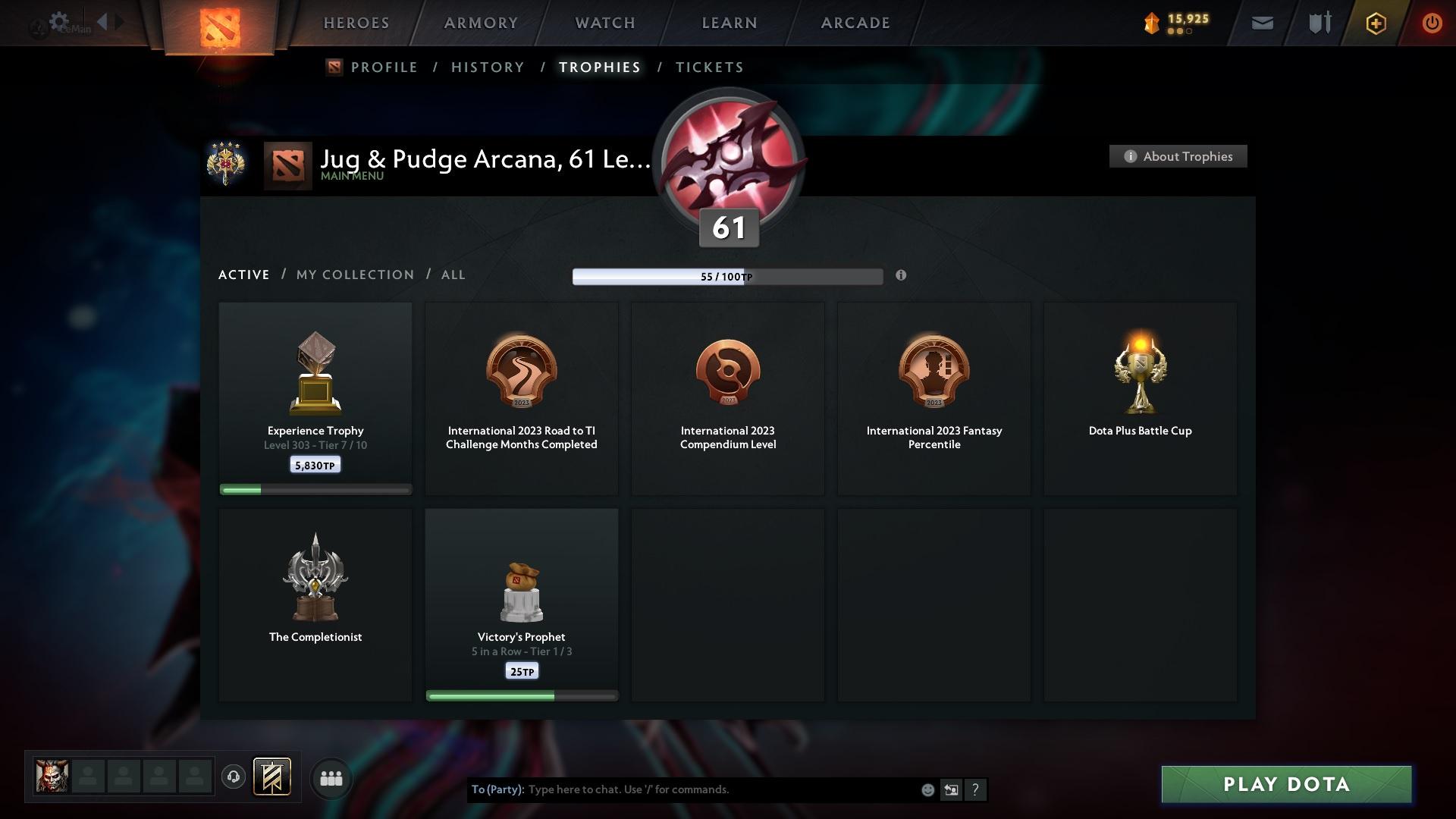Click the info icon next to trophy progress

point(902,276)
